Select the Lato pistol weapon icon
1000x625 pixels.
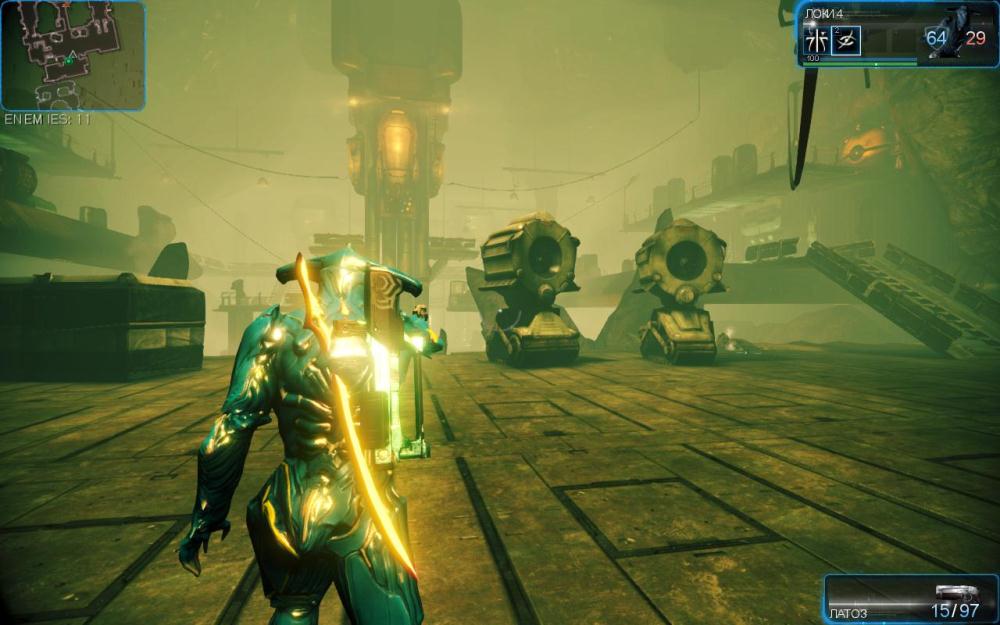click(954, 590)
